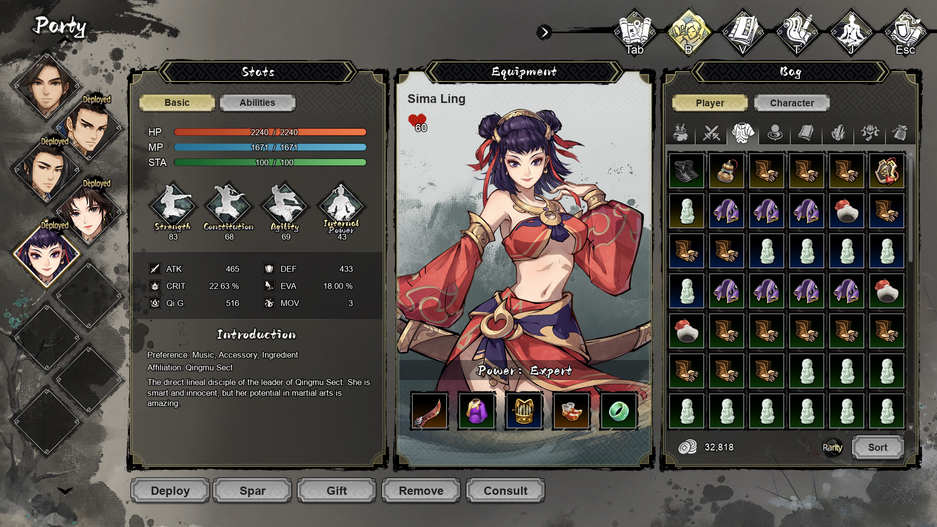Open the system menu icon labeled Esc

pyautogui.click(x=905, y=32)
